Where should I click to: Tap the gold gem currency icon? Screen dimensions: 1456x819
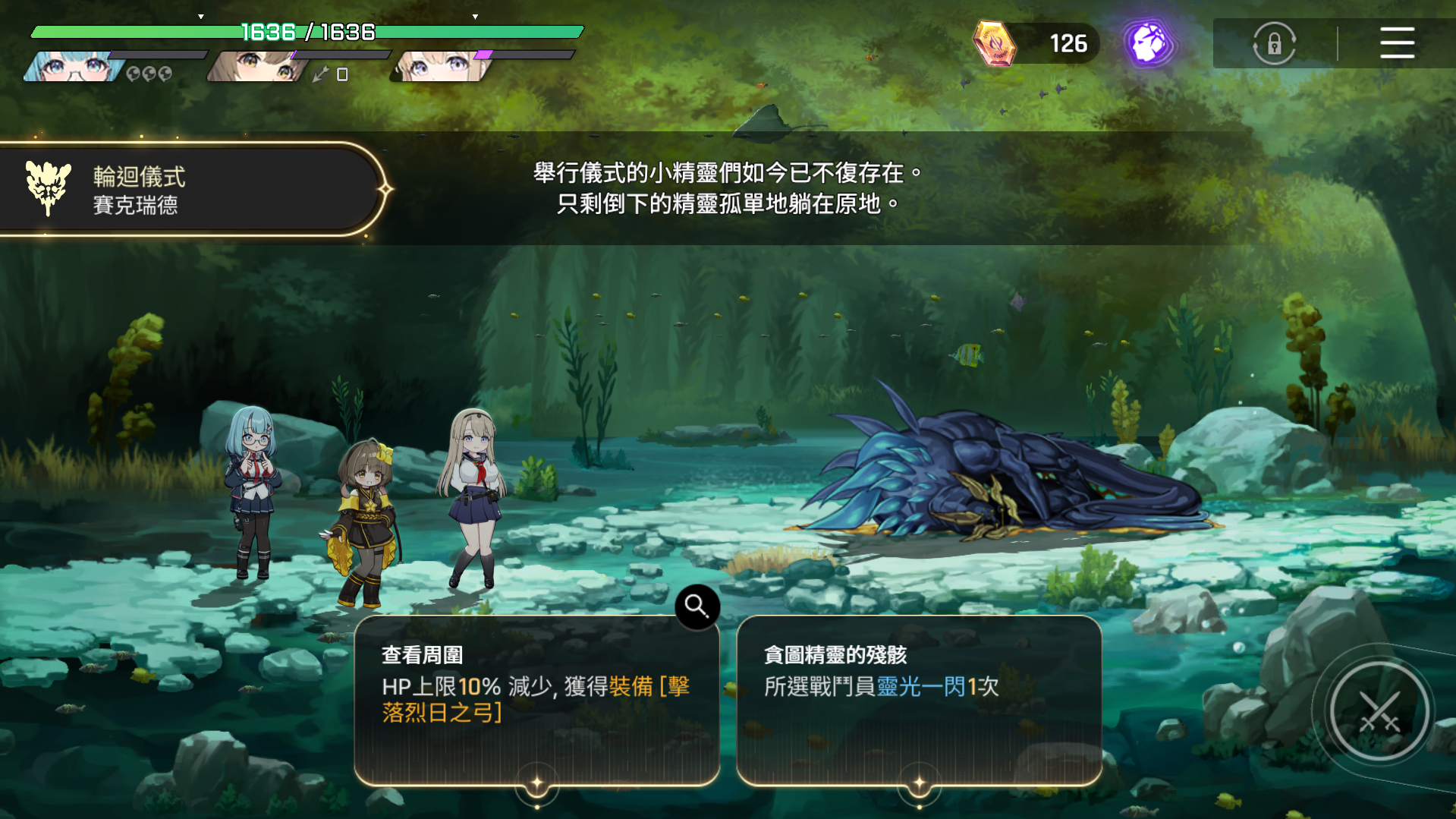[994, 43]
